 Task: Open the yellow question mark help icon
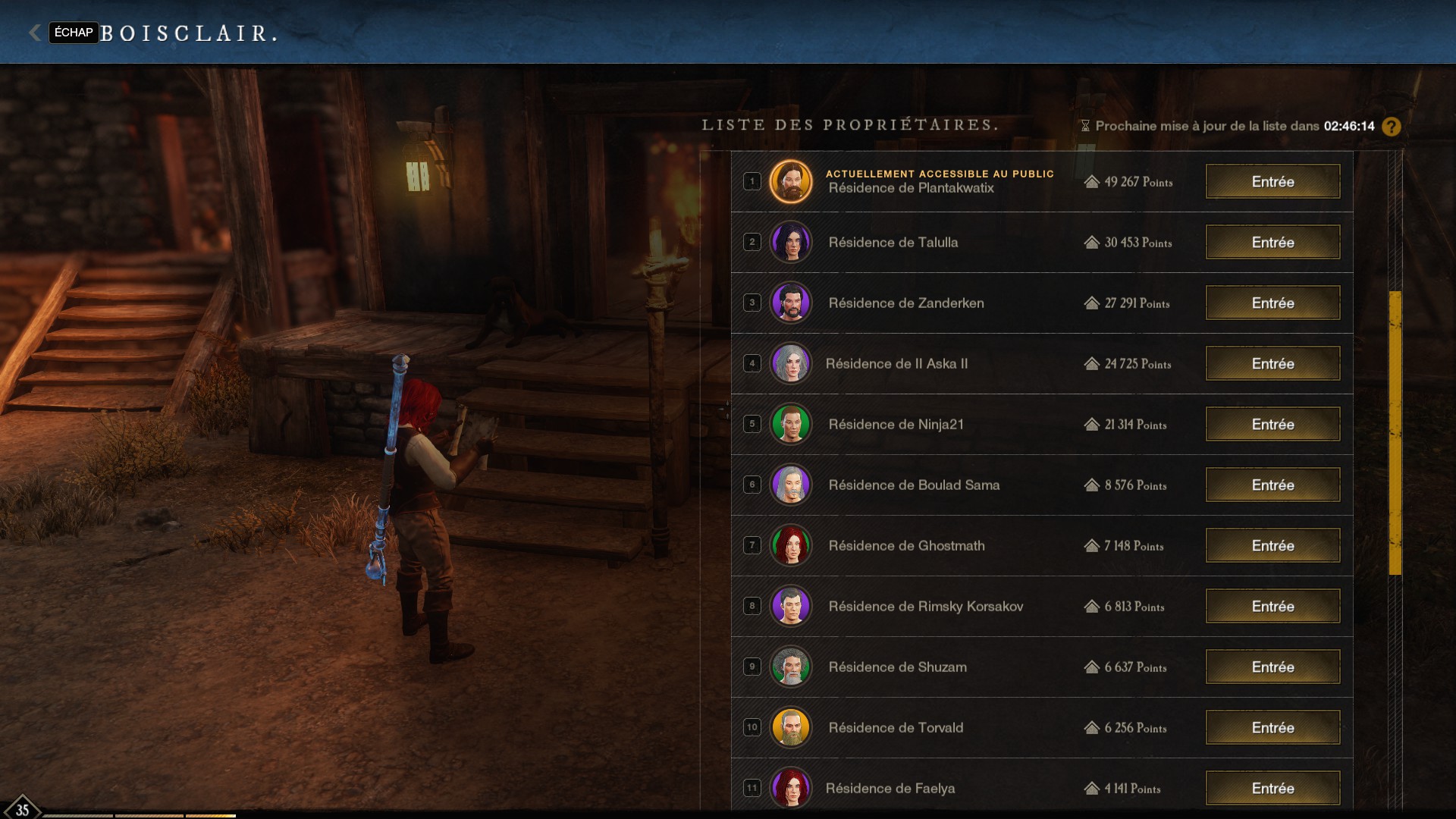(1392, 127)
